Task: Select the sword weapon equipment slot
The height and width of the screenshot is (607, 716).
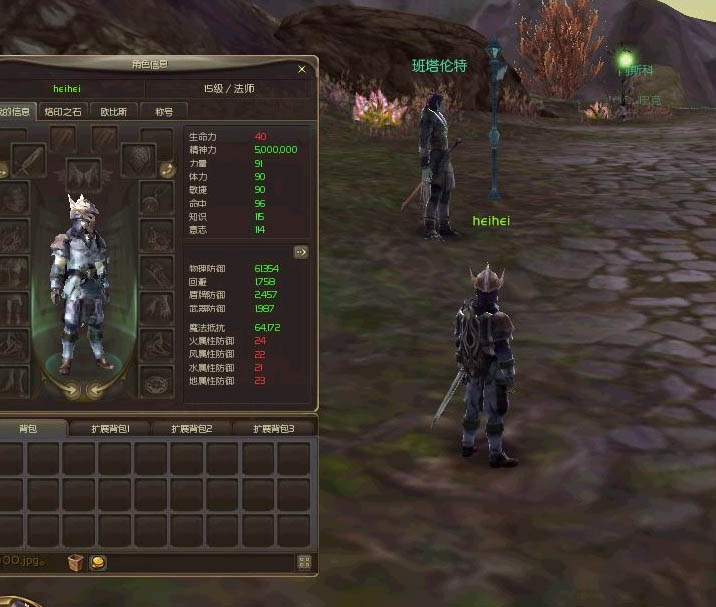Action: coord(27,160)
